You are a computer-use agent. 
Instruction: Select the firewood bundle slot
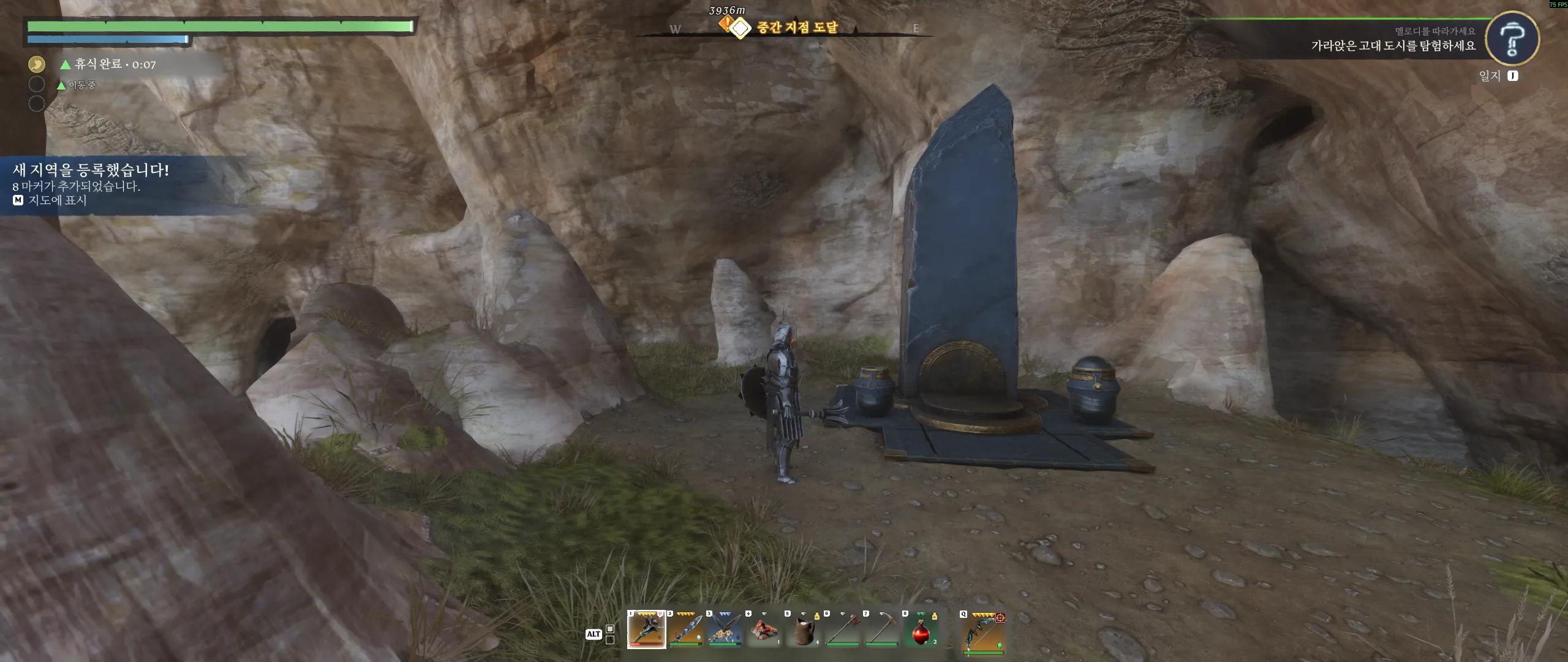(x=764, y=630)
